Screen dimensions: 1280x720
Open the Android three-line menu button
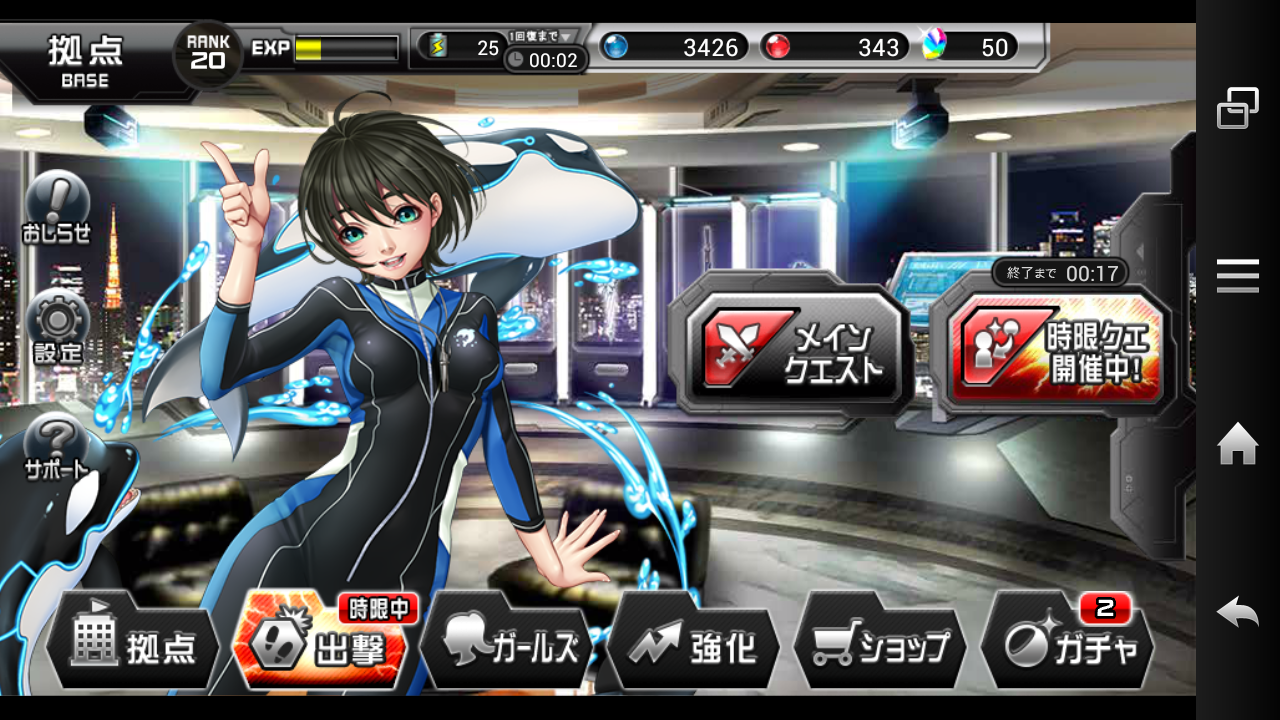click(1237, 276)
